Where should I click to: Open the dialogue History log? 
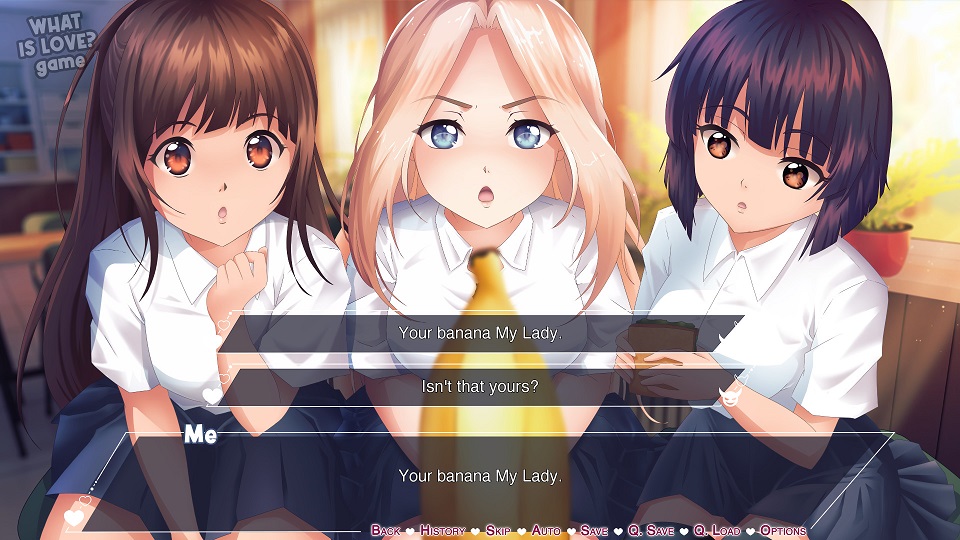tap(442, 530)
